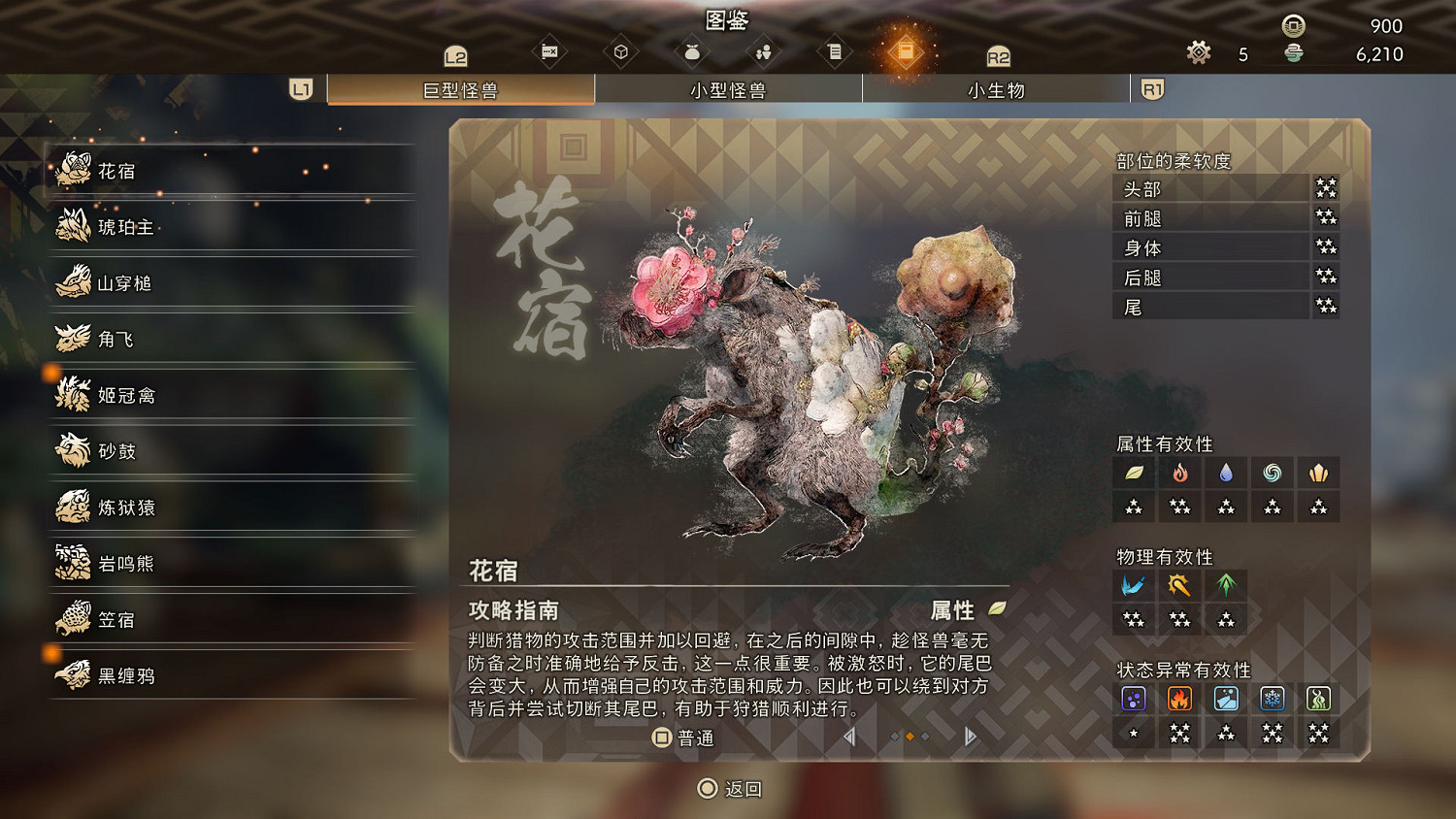The width and height of the screenshot is (1456, 819).
Task: Open the 小生物 tab
Action: pyautogui.click(x=995, y=89)
